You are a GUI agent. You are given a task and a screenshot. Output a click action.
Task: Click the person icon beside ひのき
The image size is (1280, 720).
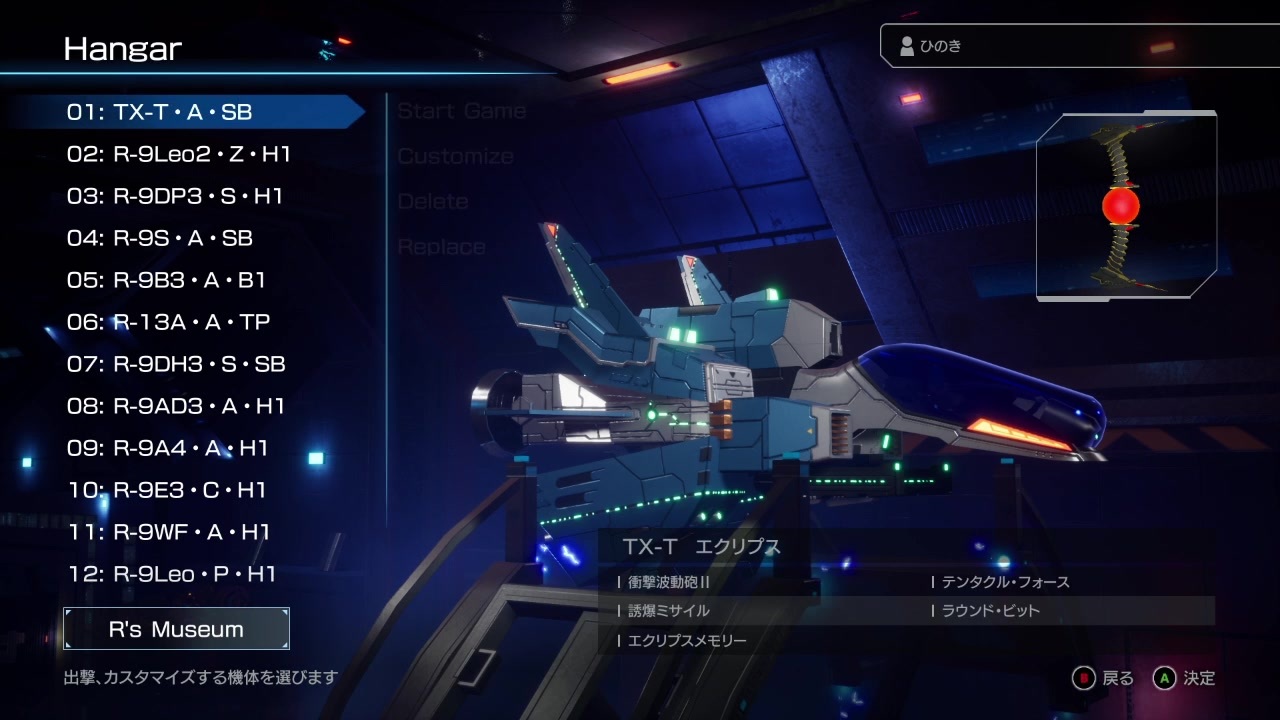pyautogui.click(x=905, y=44)
